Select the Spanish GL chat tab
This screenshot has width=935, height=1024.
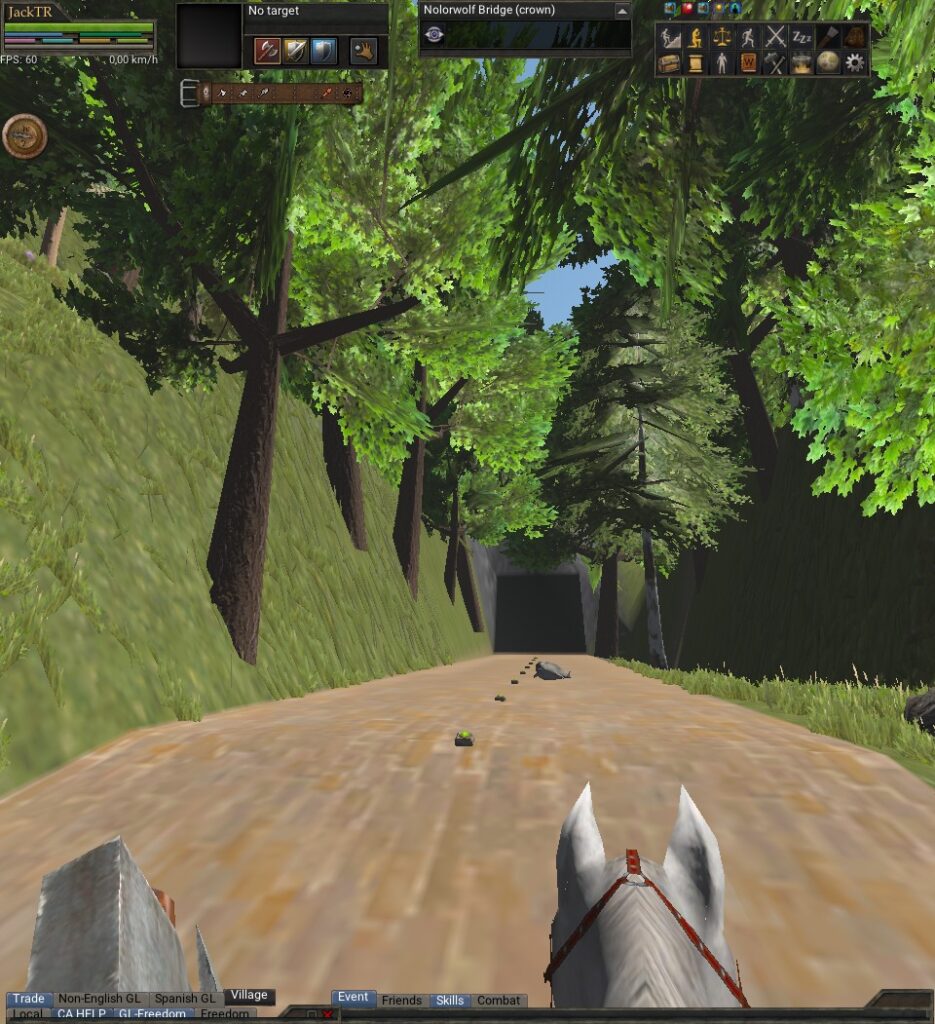coord(185,998)
